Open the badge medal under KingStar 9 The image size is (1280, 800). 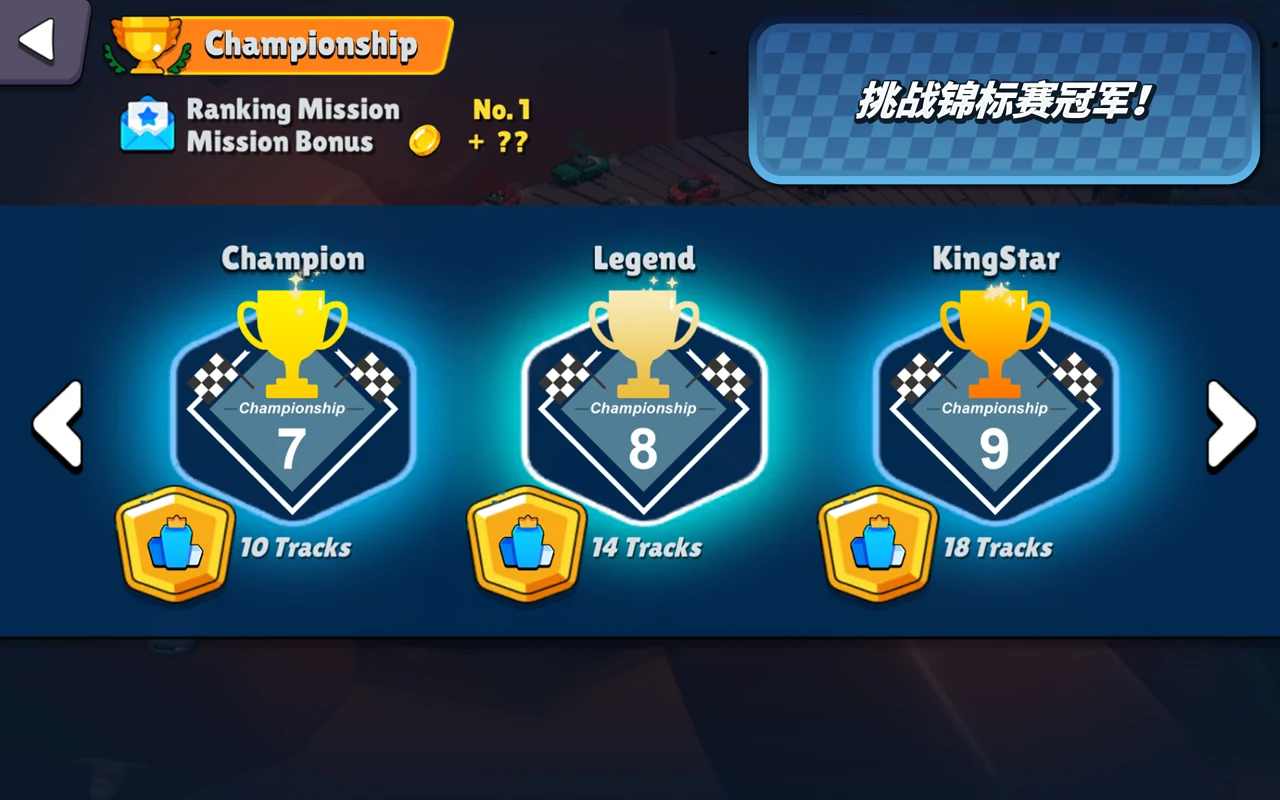click(878, 543)
